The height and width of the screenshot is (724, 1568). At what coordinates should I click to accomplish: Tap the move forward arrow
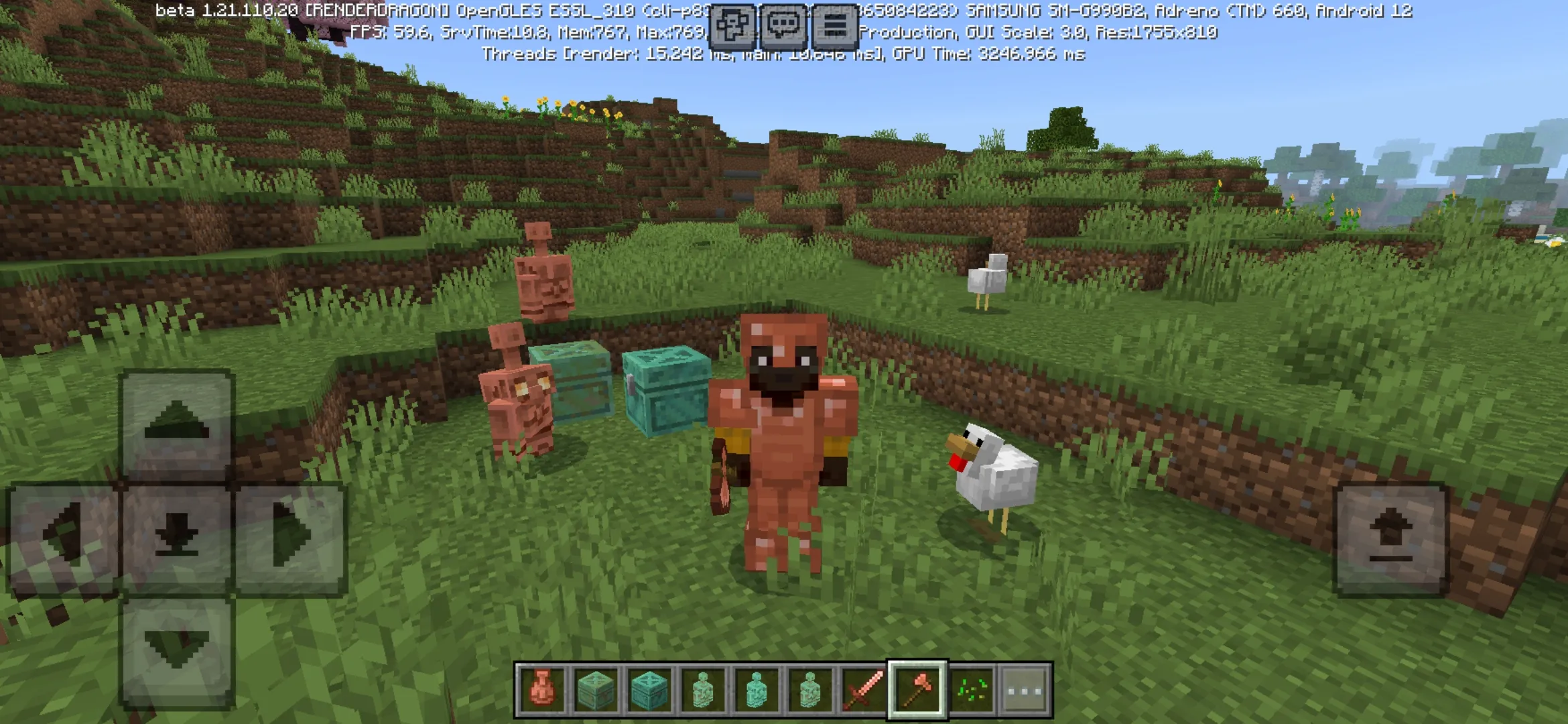point(177,424)
